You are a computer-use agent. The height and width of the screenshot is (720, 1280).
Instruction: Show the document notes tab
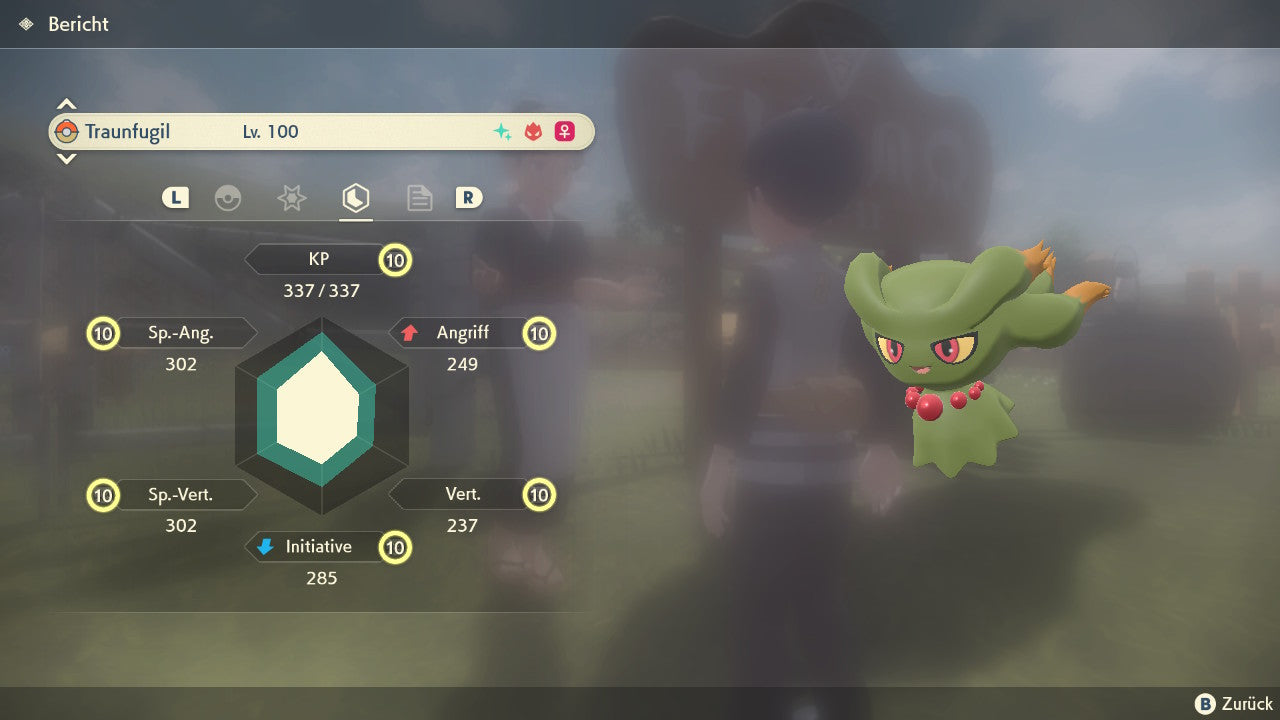[x=419, y=198]
